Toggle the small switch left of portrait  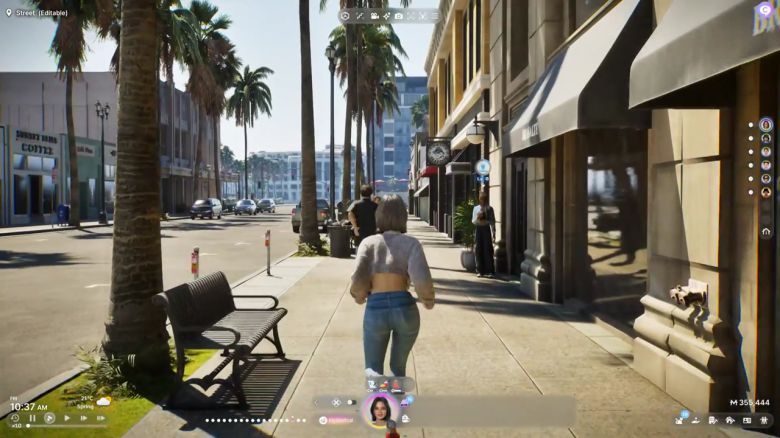pos(352,402)
